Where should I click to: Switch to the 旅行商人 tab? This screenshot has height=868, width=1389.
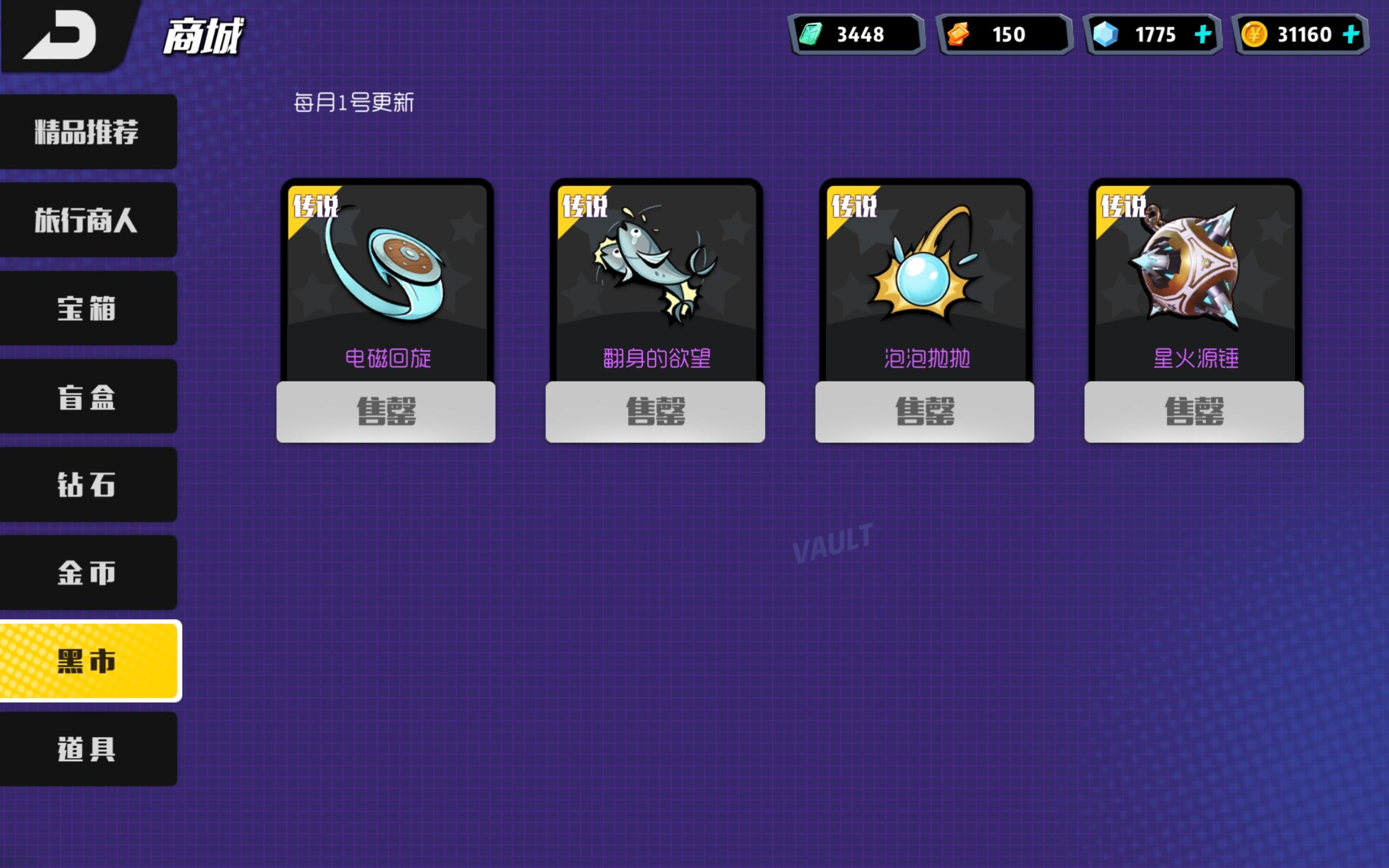point(87,221)
